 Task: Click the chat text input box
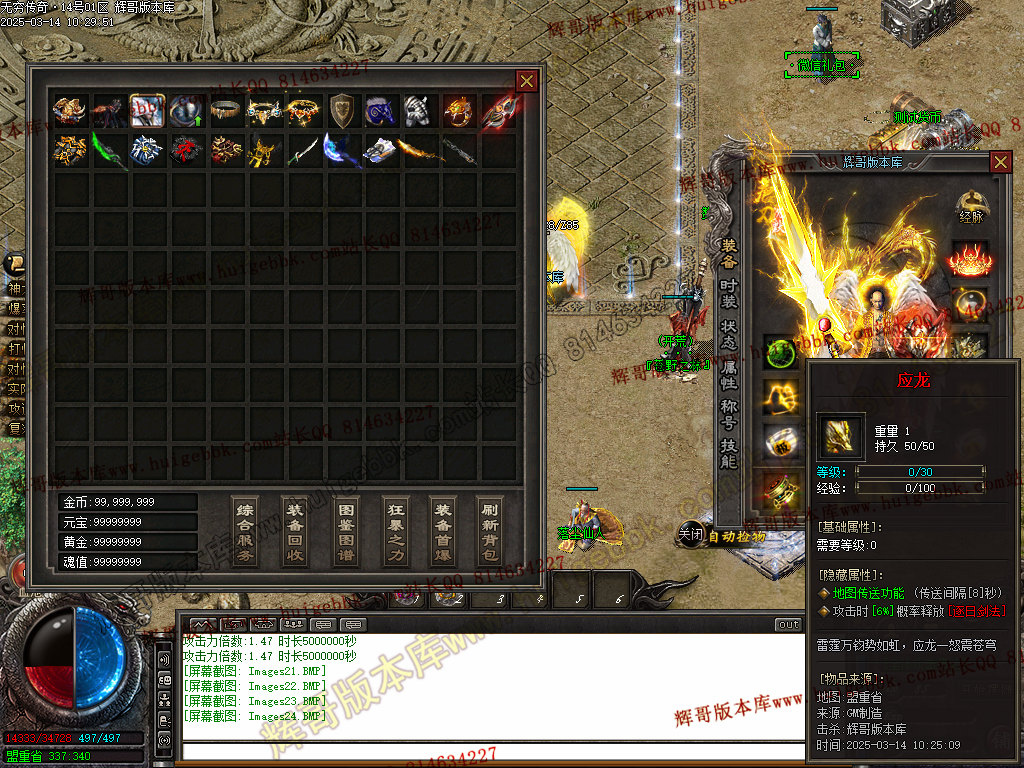[x=490, y=752]
